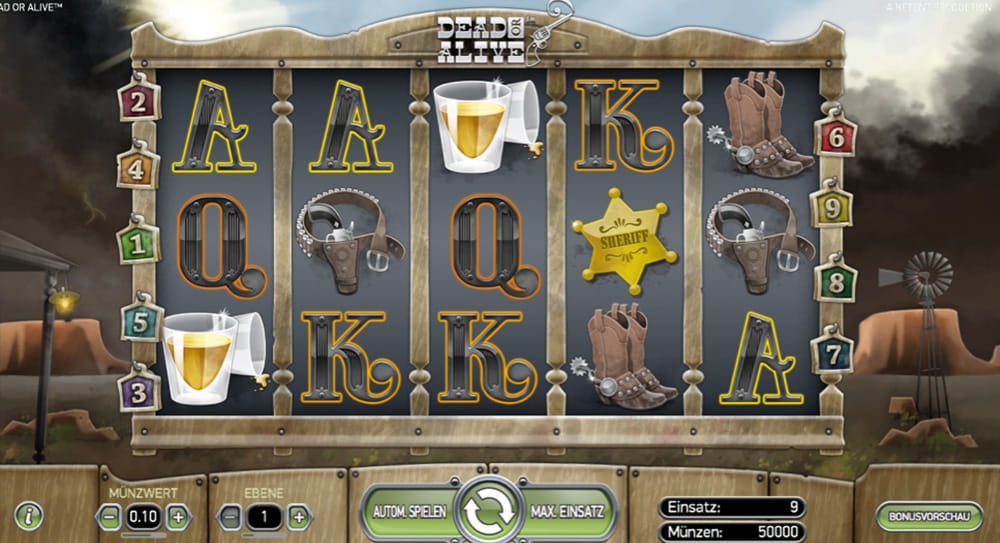Lower the Ebene bet level

(229, 517)
